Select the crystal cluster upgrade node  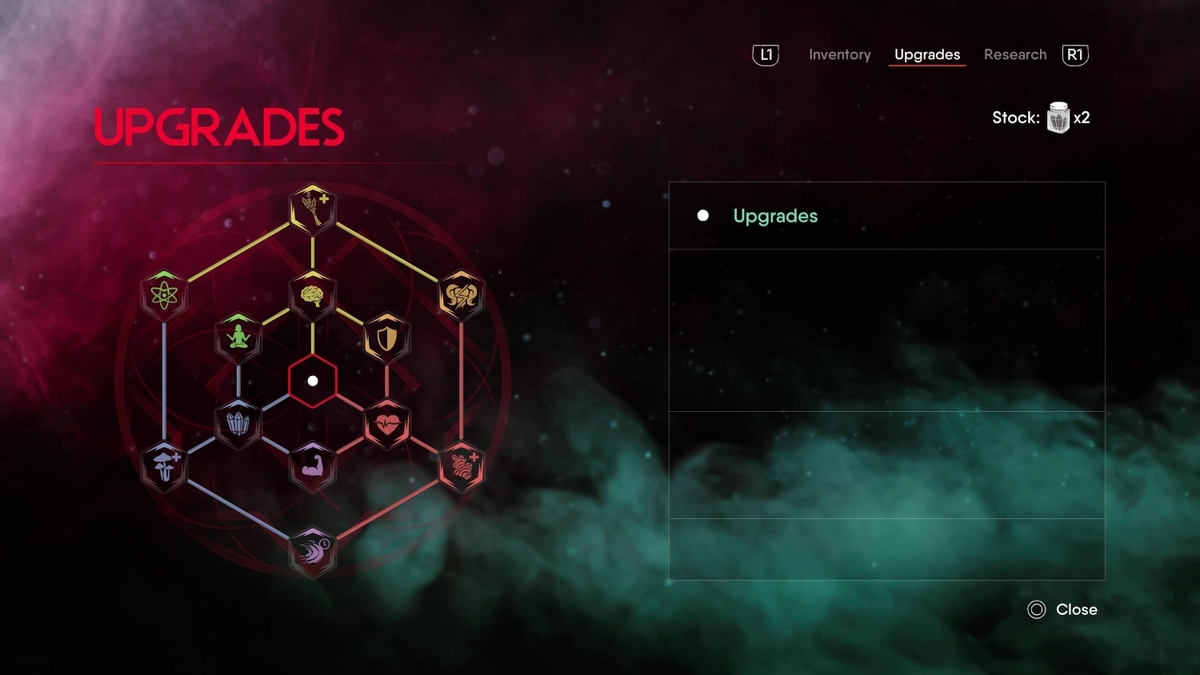coord(238,424)
